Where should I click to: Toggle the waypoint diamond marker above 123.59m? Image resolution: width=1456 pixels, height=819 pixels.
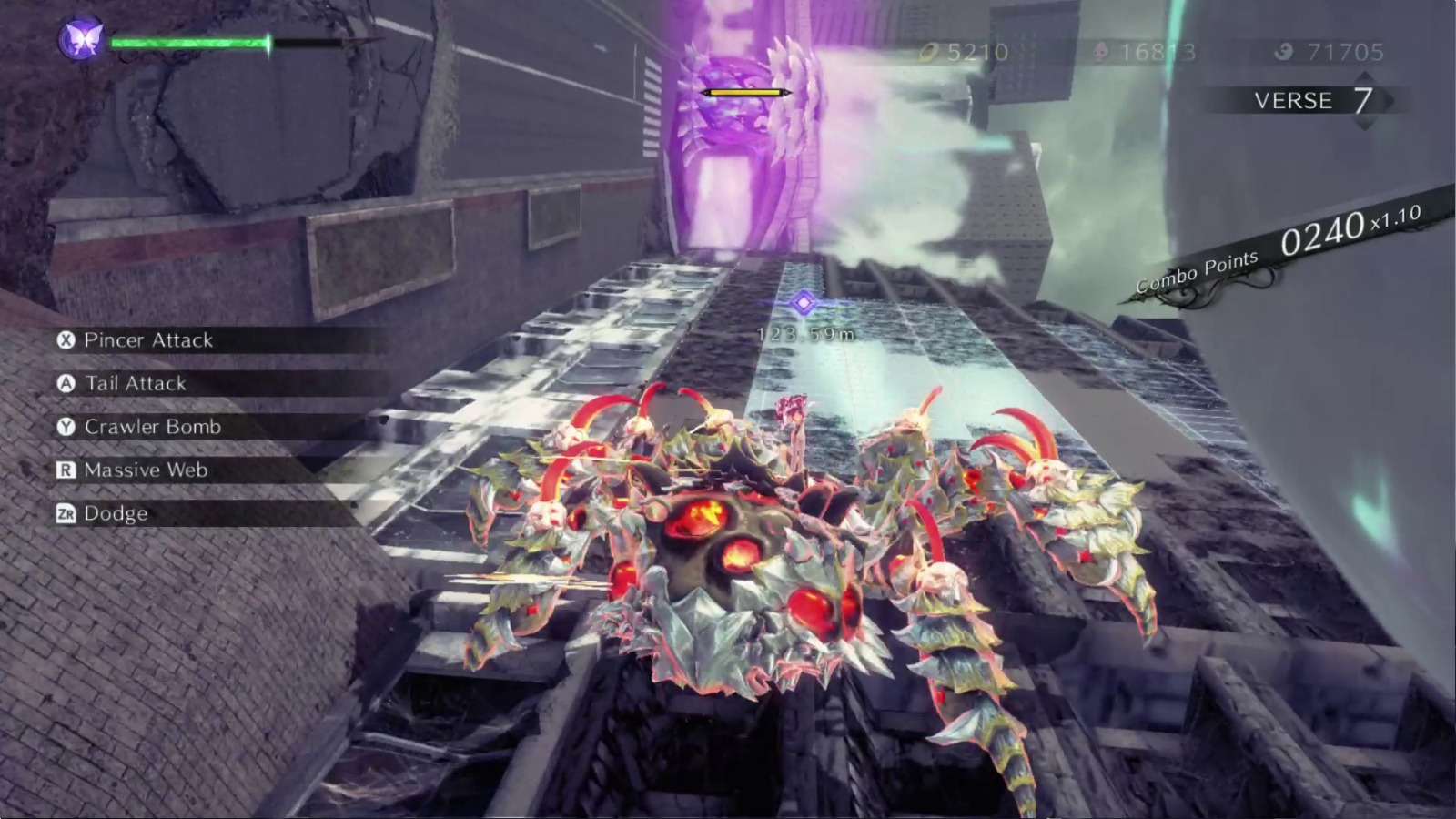click(804, 304)
